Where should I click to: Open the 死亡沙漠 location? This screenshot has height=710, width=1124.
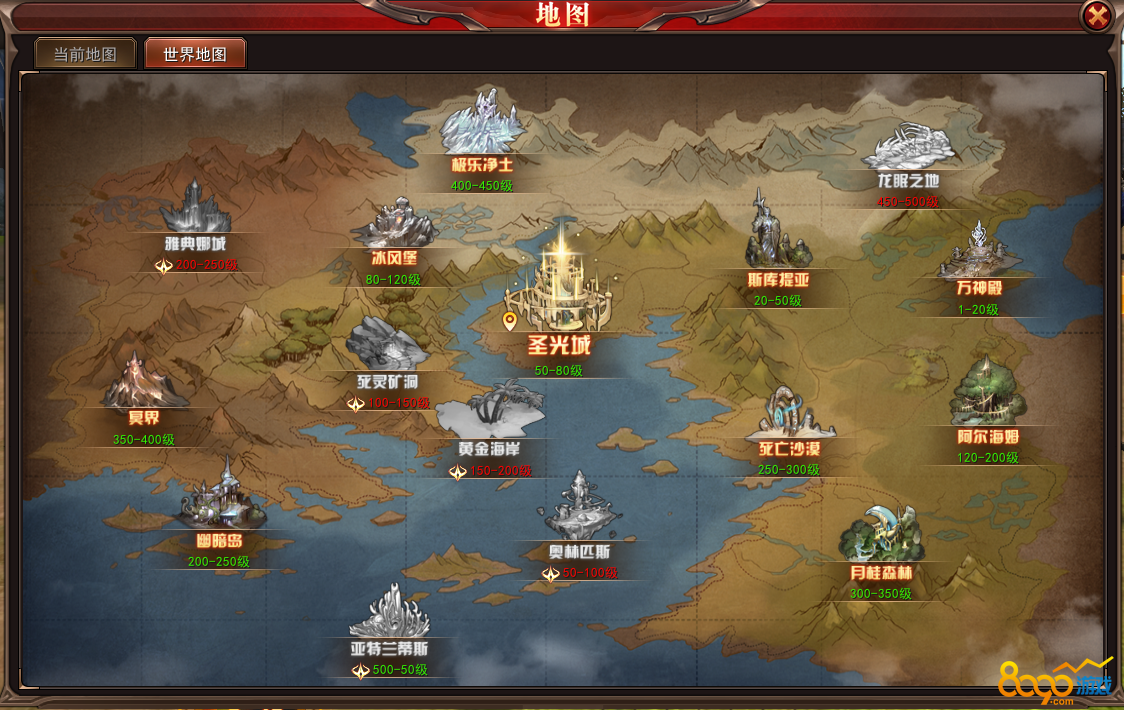click(788, 418)
